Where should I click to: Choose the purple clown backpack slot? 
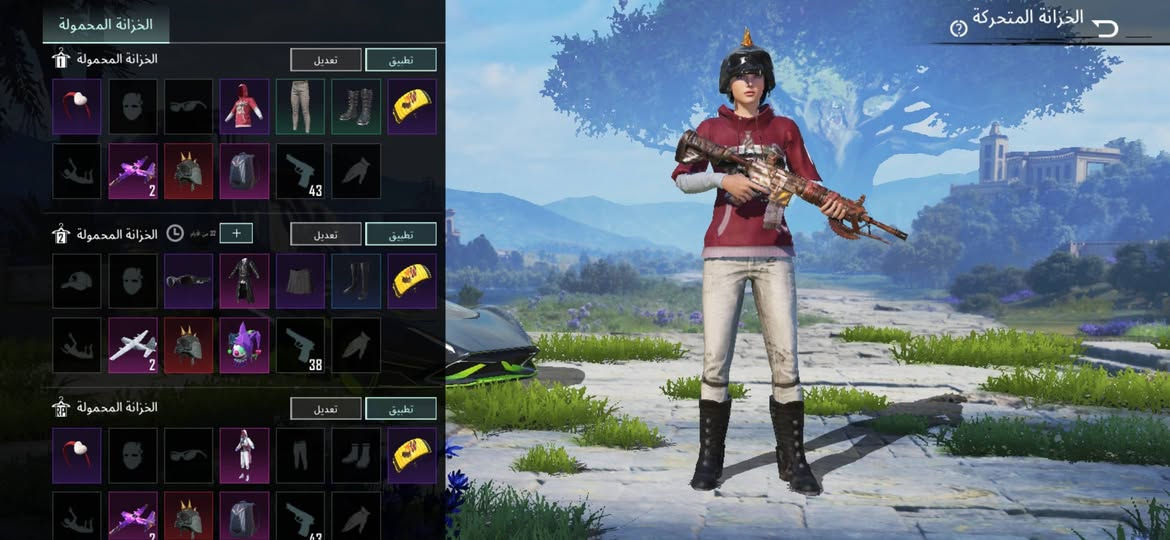pos(244,345)
